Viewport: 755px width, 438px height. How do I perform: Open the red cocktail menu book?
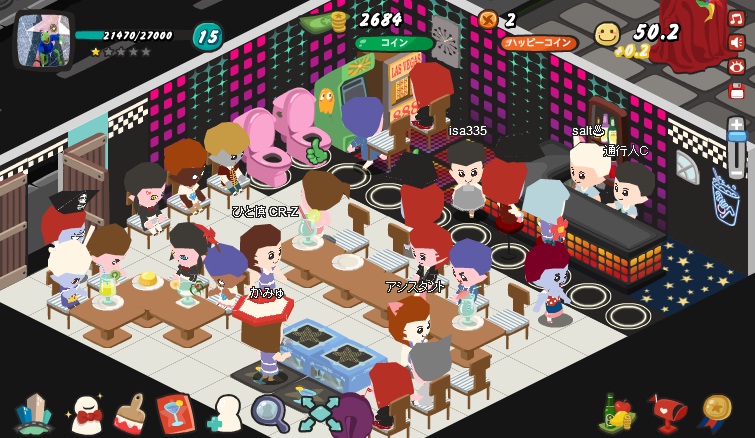coord(177,413)
